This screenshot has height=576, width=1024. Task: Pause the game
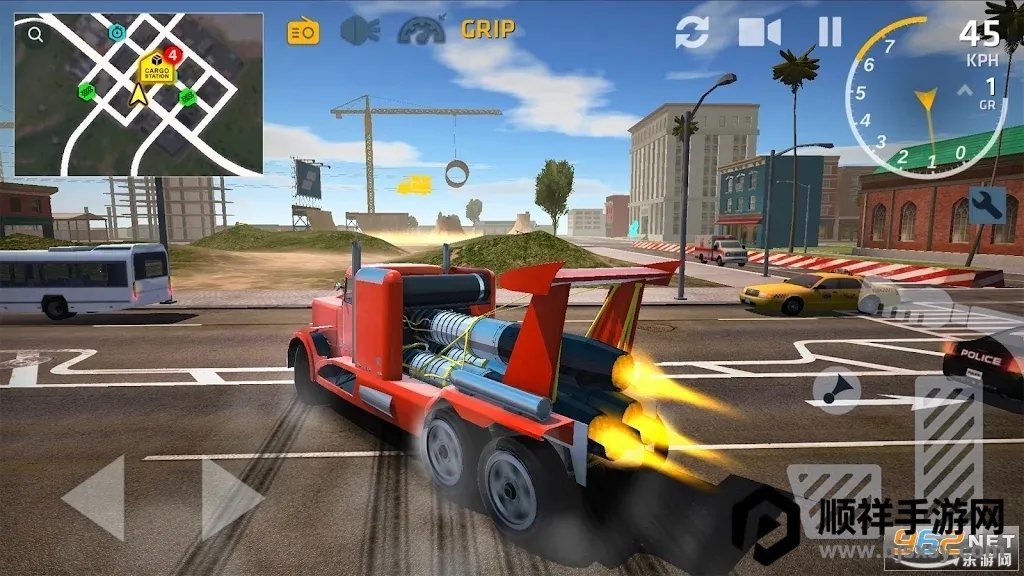830,32
